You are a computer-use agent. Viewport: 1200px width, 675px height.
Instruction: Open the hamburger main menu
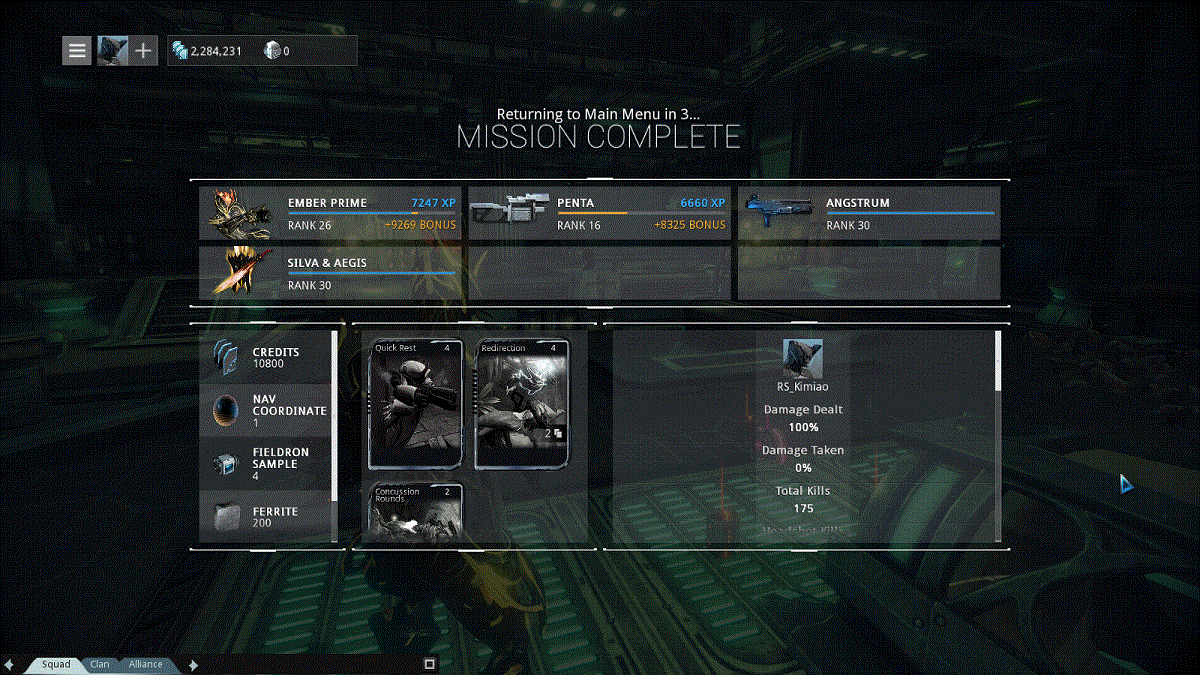point(77,50)
